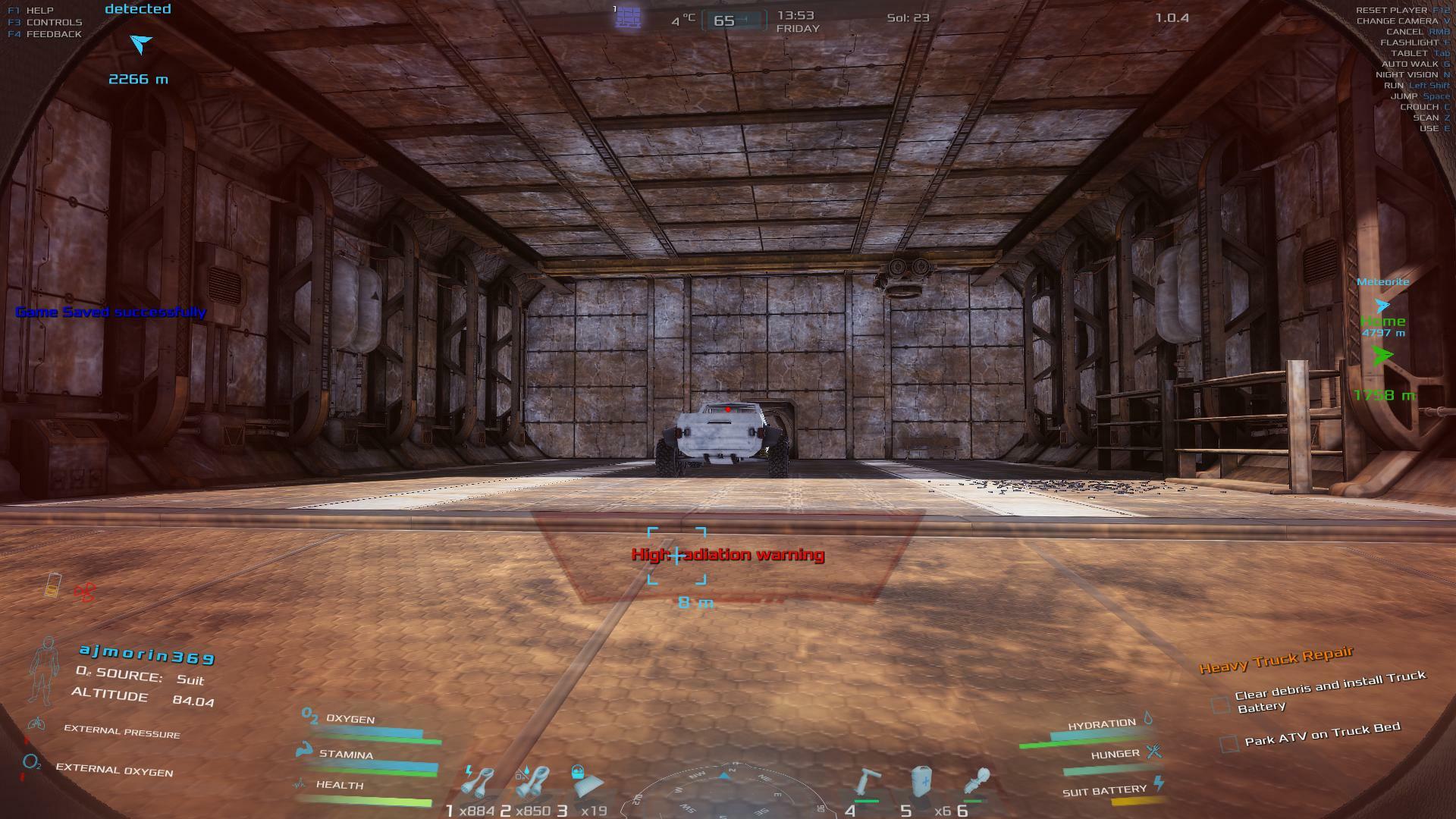Click the orange battery status icon

tap(52, 585)
